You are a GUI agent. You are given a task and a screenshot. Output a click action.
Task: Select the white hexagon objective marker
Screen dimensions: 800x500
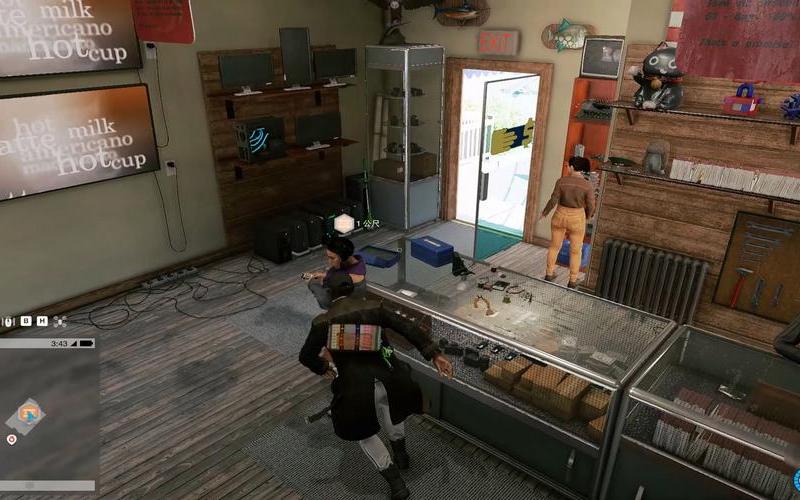tap(344, 223)
